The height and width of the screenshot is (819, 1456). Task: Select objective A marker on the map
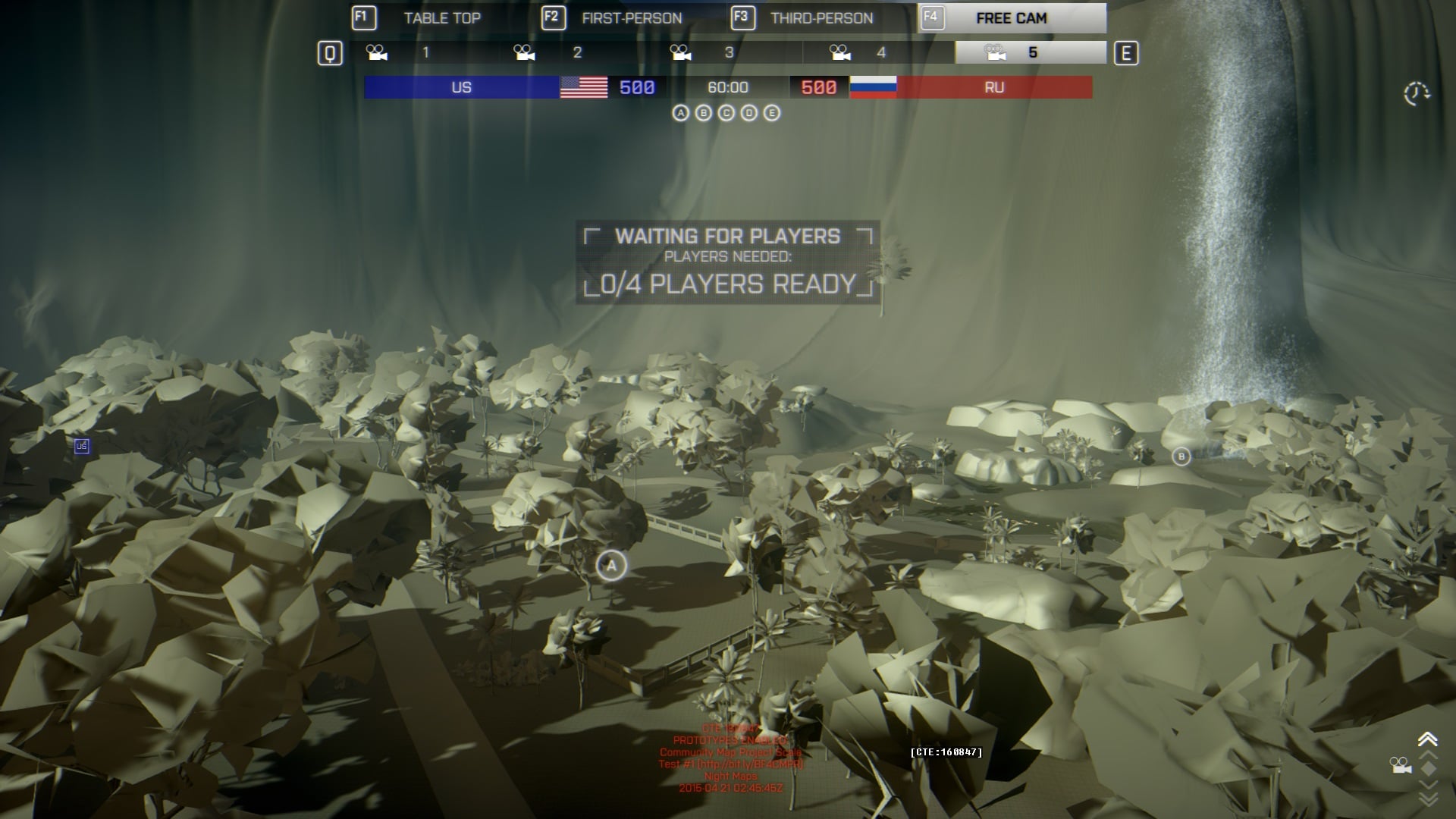pyautogui.click(x=611, y=566)
